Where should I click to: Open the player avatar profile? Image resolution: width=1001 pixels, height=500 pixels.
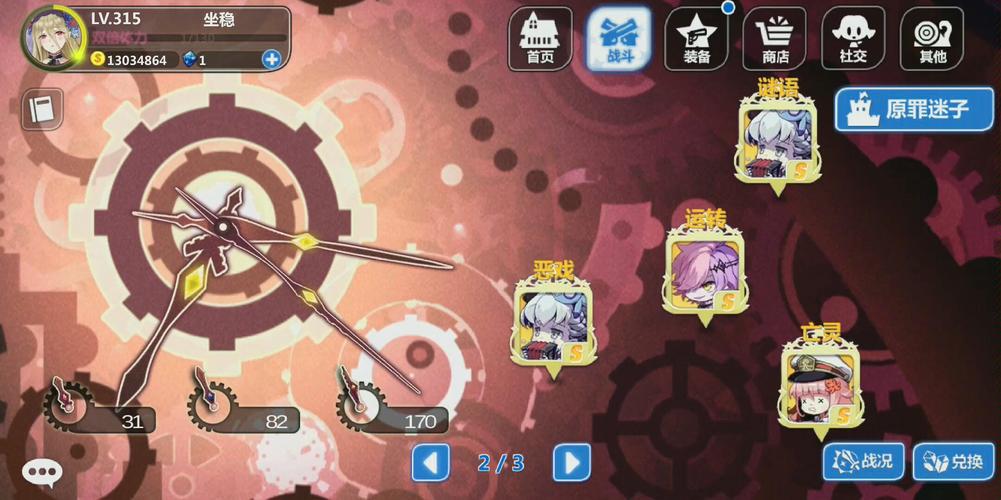click(x=54, y=38)
